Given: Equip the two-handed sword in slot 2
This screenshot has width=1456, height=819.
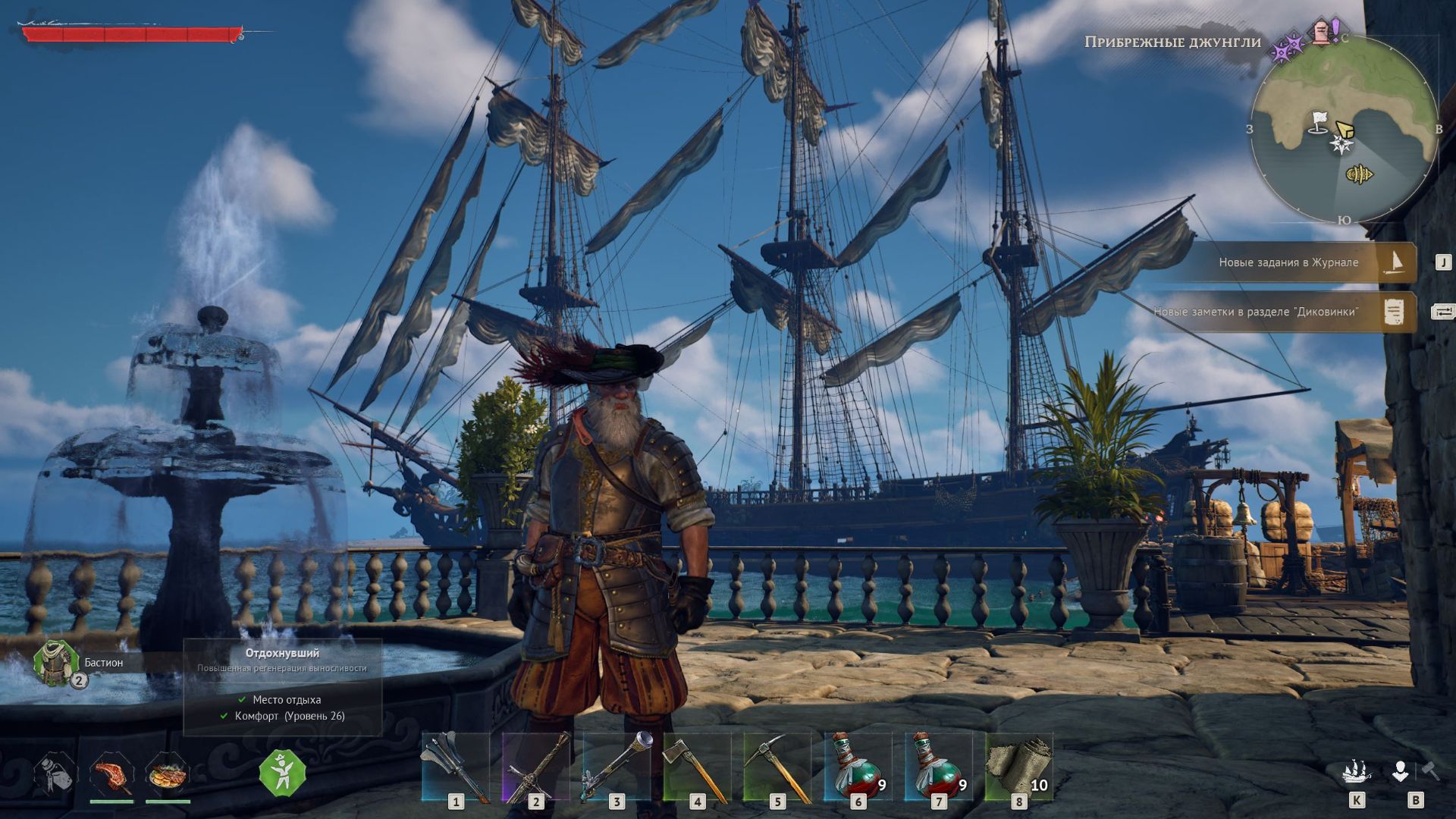Looking at the screenshot, I should tap(535, 767).
